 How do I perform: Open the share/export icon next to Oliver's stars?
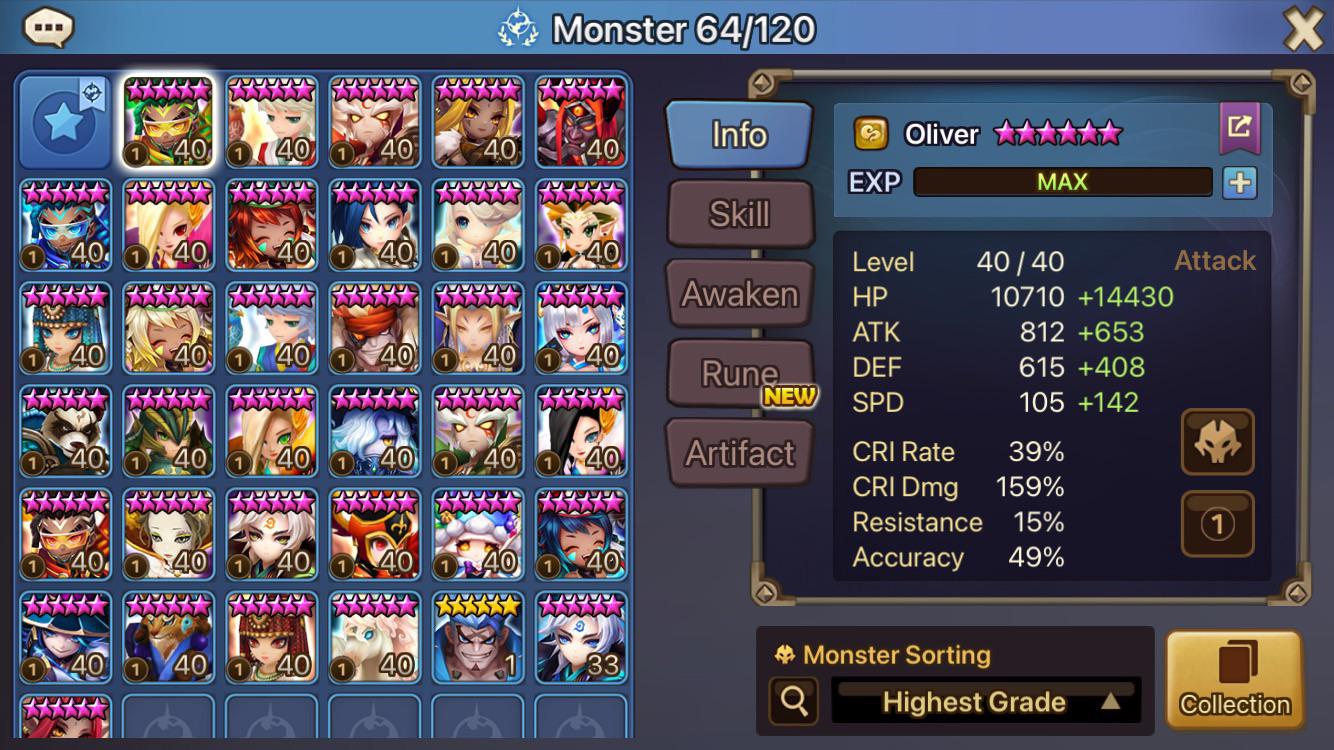coord(1240,127)
